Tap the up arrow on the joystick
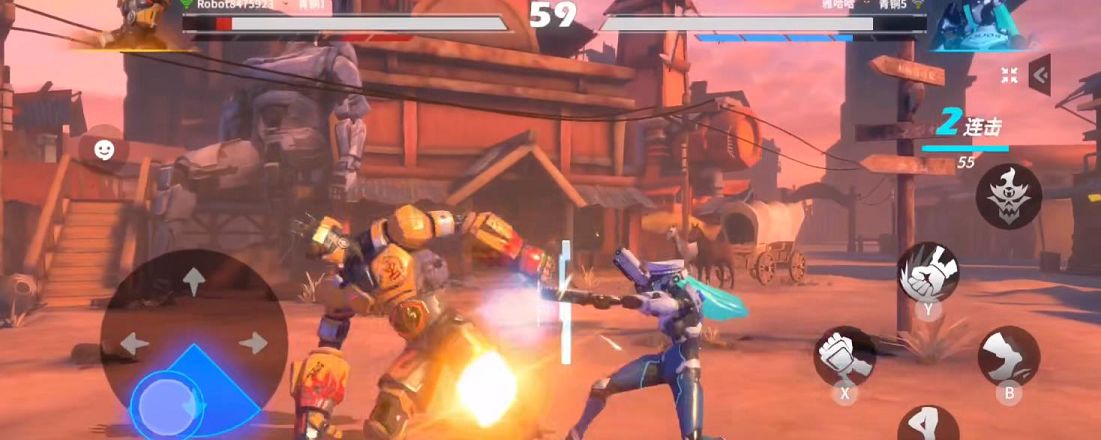The height and width of the screenshot is (440, 1101). pos(193,281)
